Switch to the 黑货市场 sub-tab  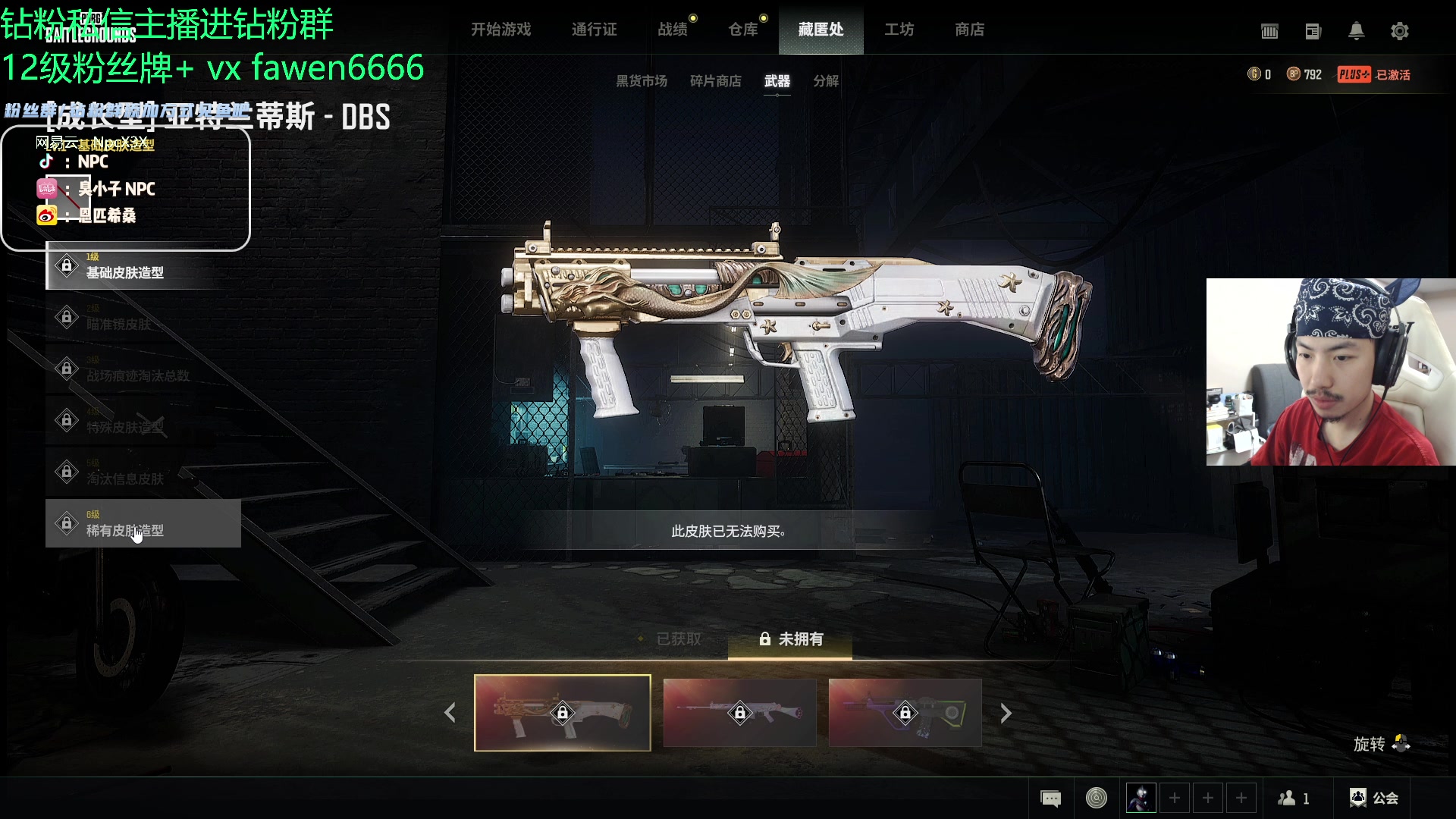point(641,81)
